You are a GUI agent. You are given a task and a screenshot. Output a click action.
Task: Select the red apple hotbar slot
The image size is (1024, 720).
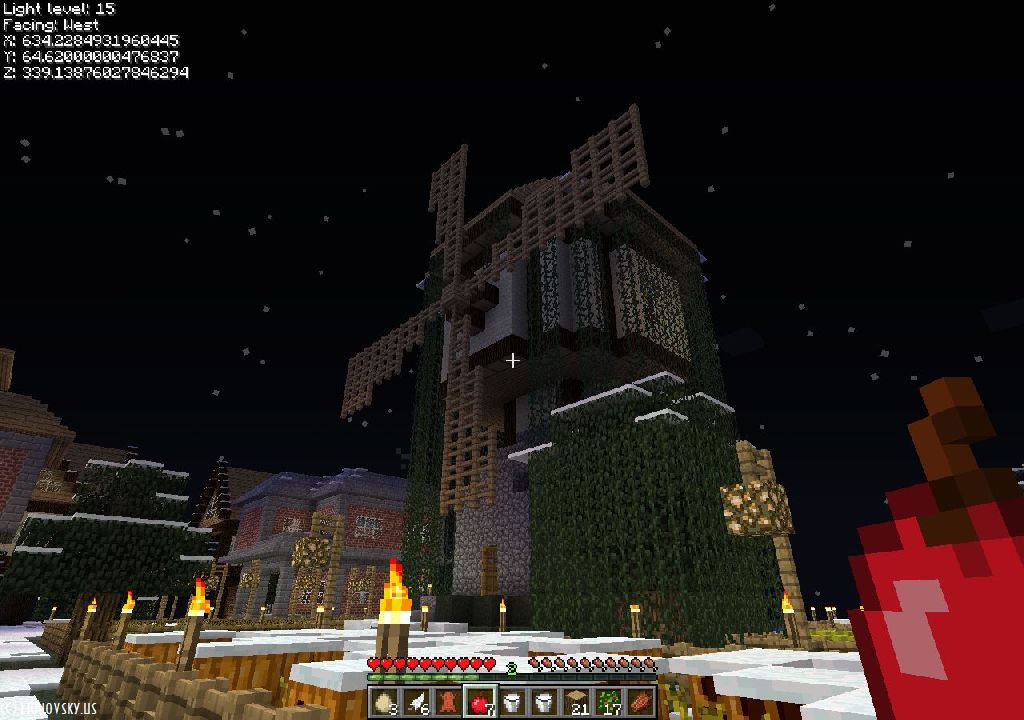[x=481, y=701]
